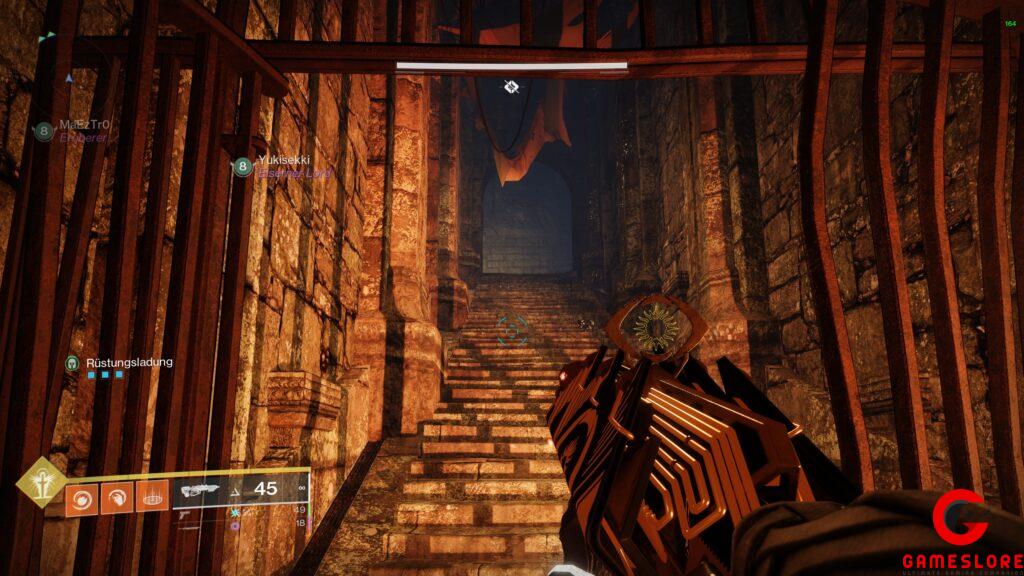Click the objective waypoint marker above the stairs

(x=511, y=87)
